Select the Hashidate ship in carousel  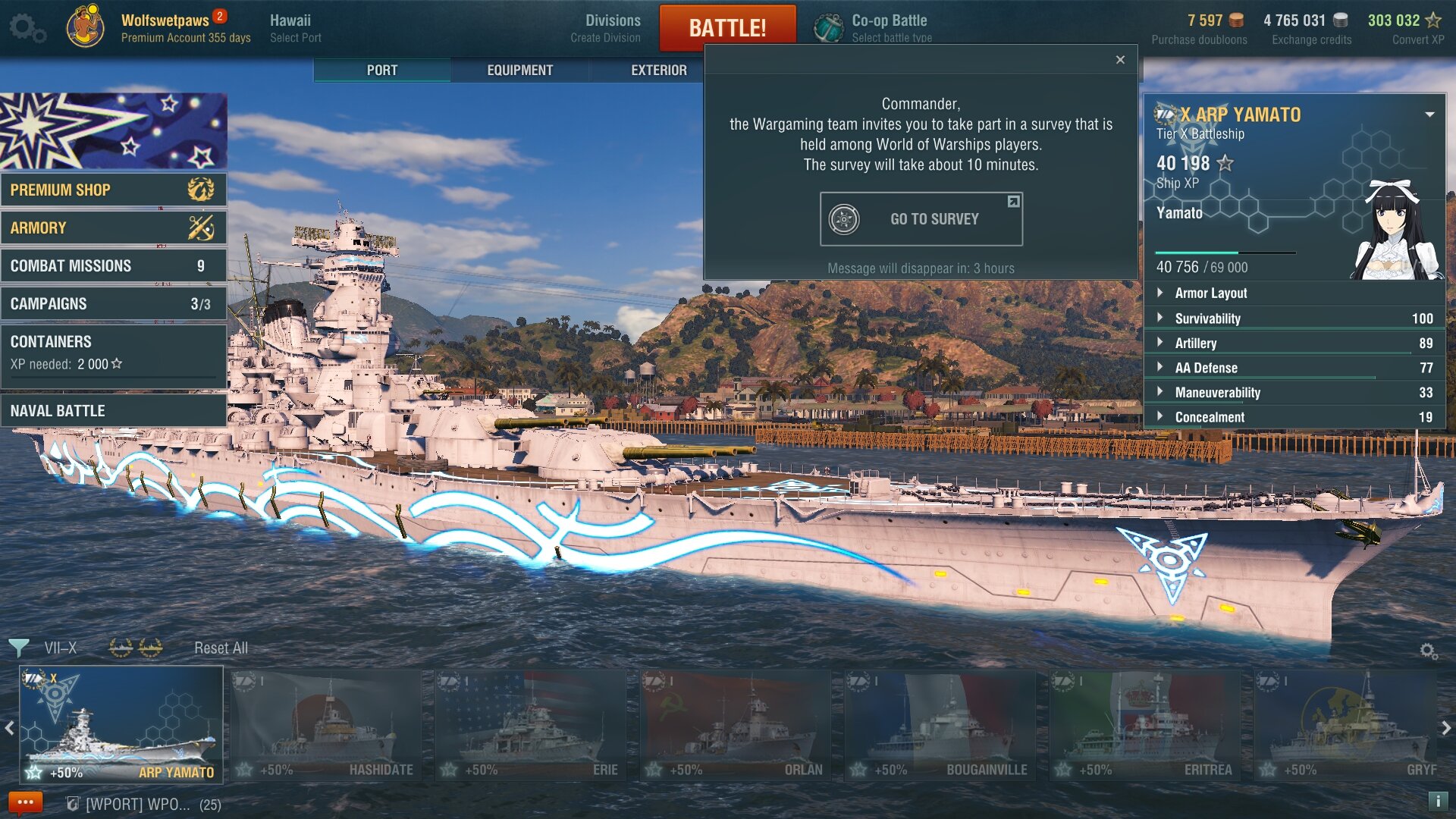click(x=326, y=725)
